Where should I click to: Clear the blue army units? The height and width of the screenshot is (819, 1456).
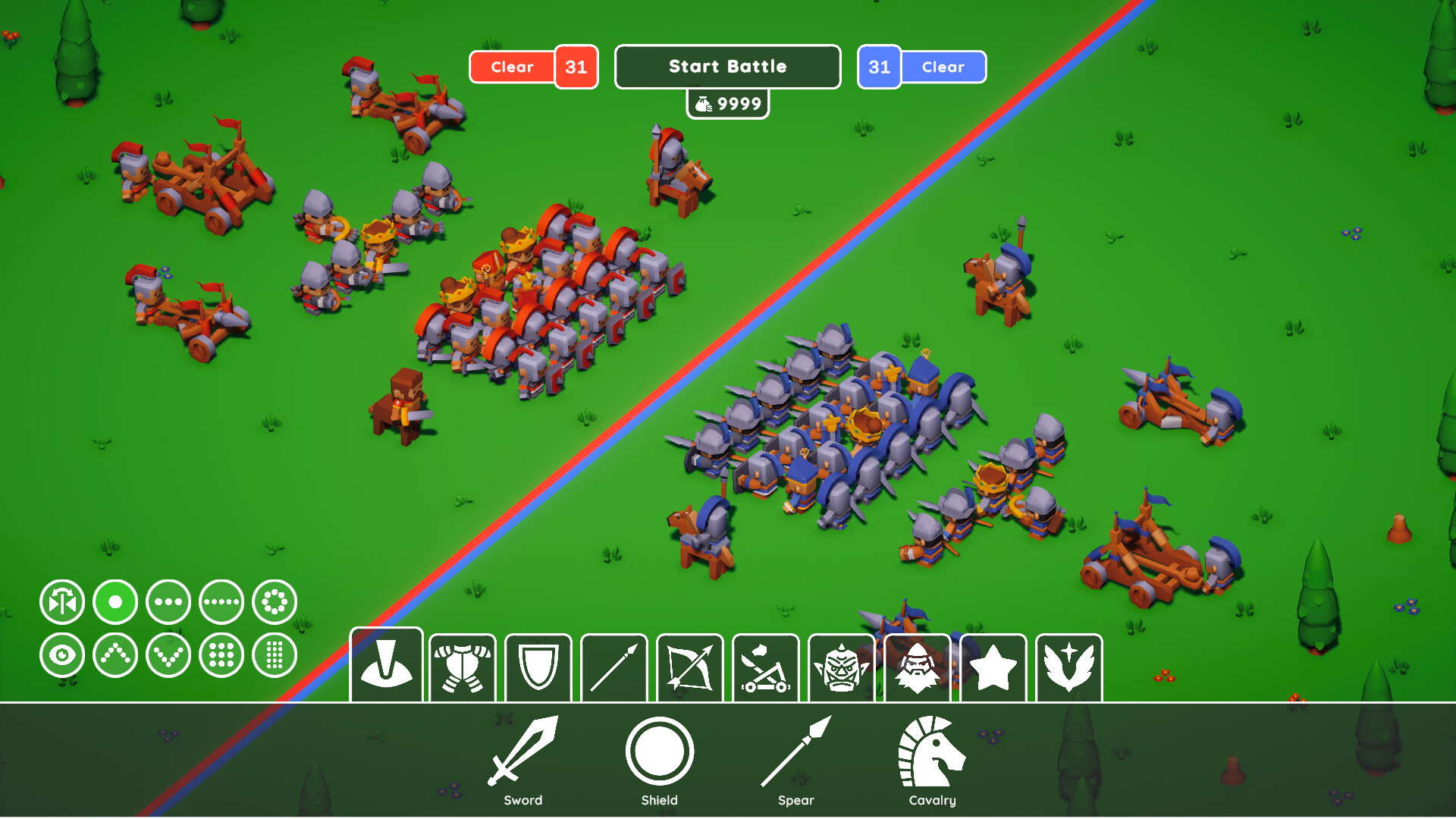[943, 67]
